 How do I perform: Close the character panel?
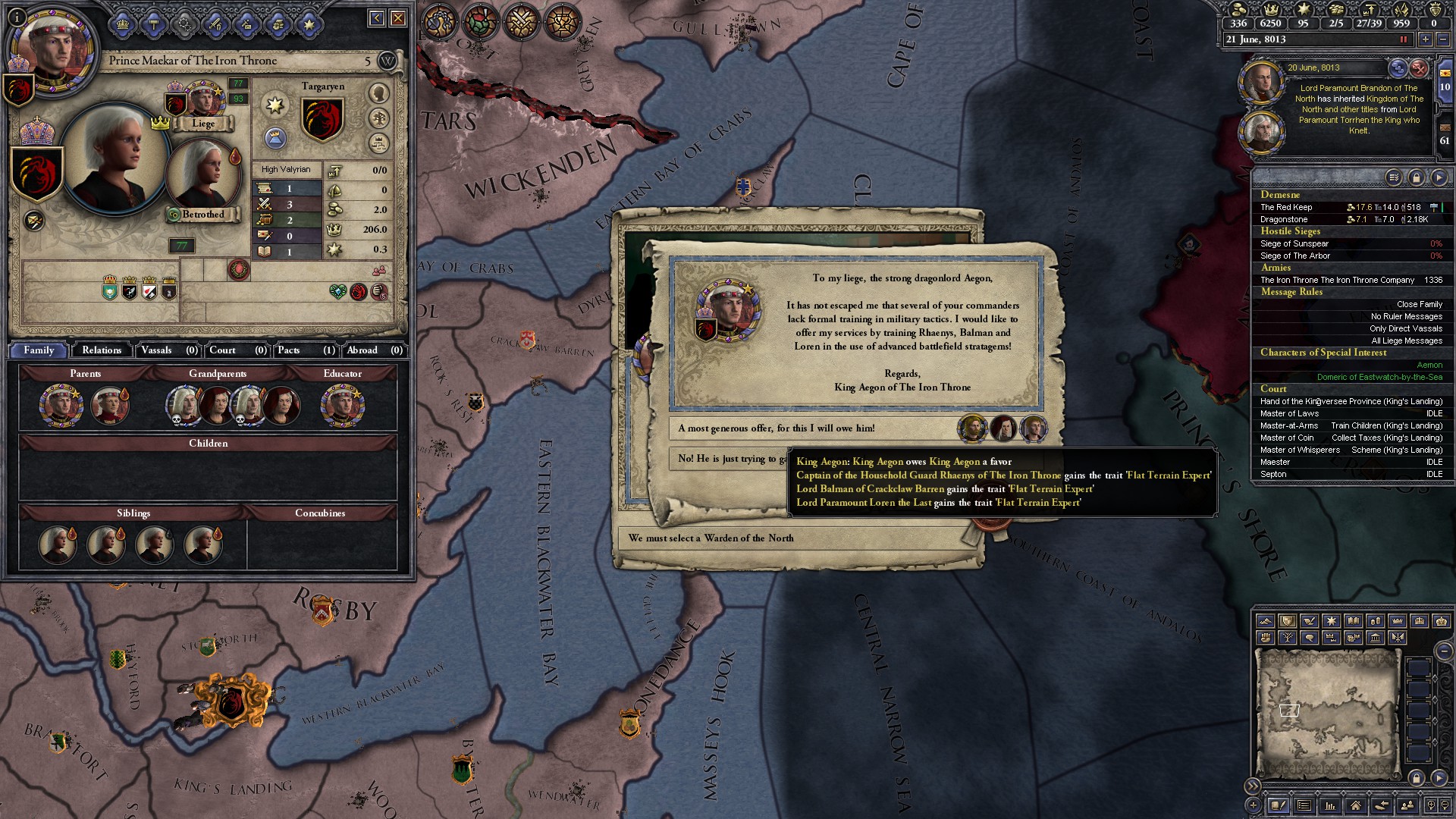(398, 18)
